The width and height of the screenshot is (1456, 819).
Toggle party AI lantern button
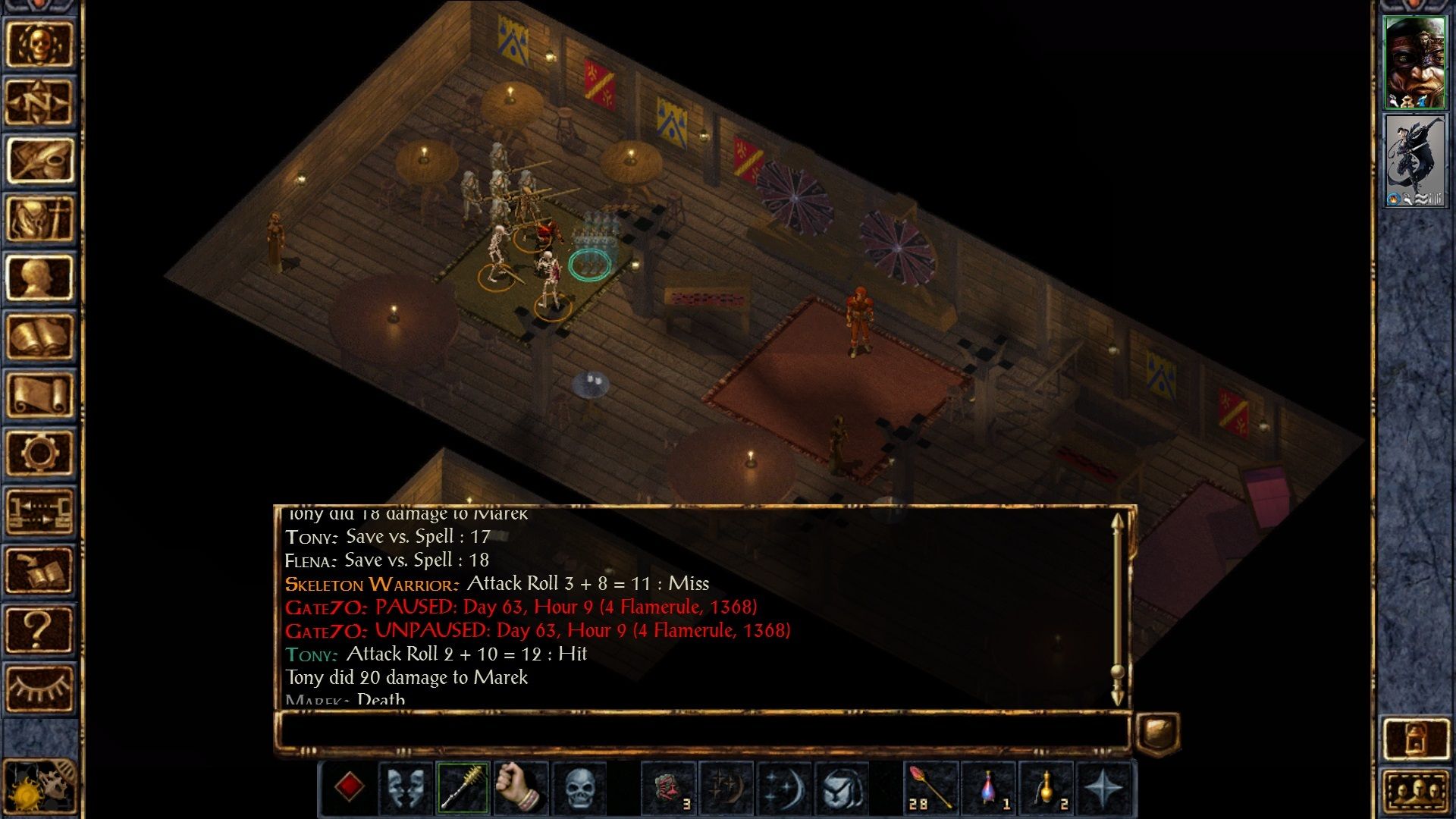click(x=1415, y=738)
